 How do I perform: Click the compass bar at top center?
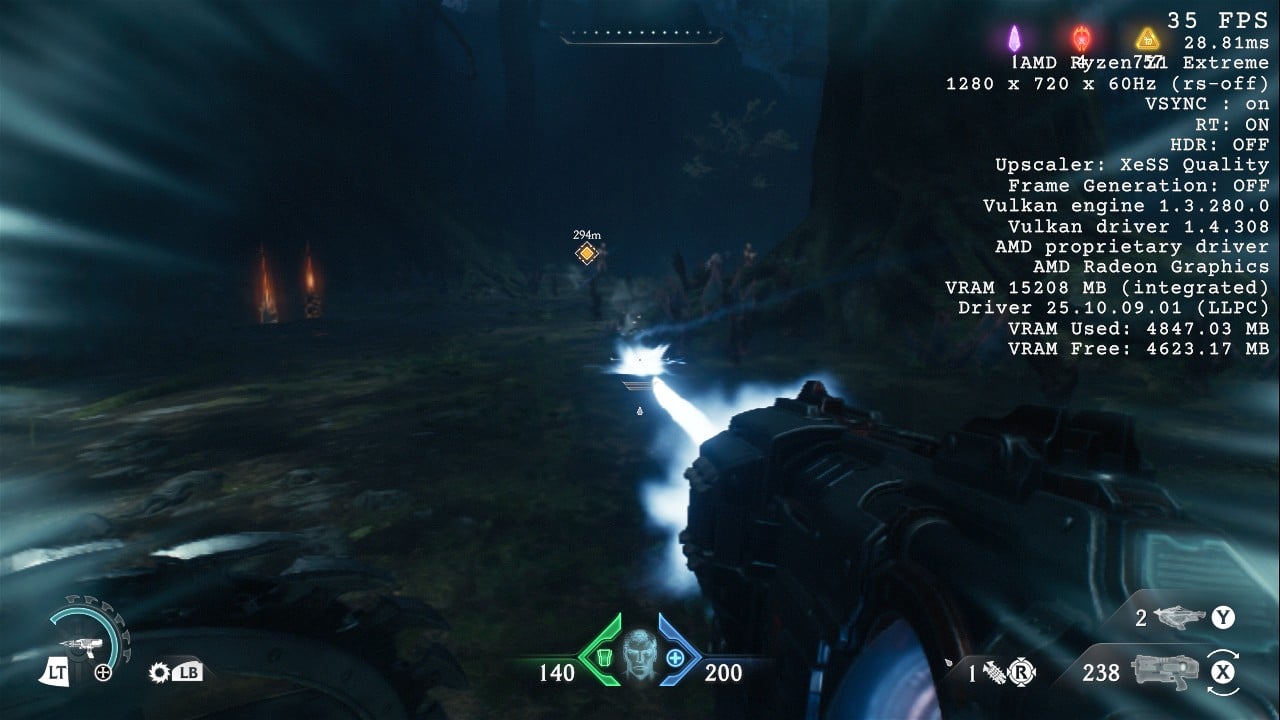tap(641, 37)
